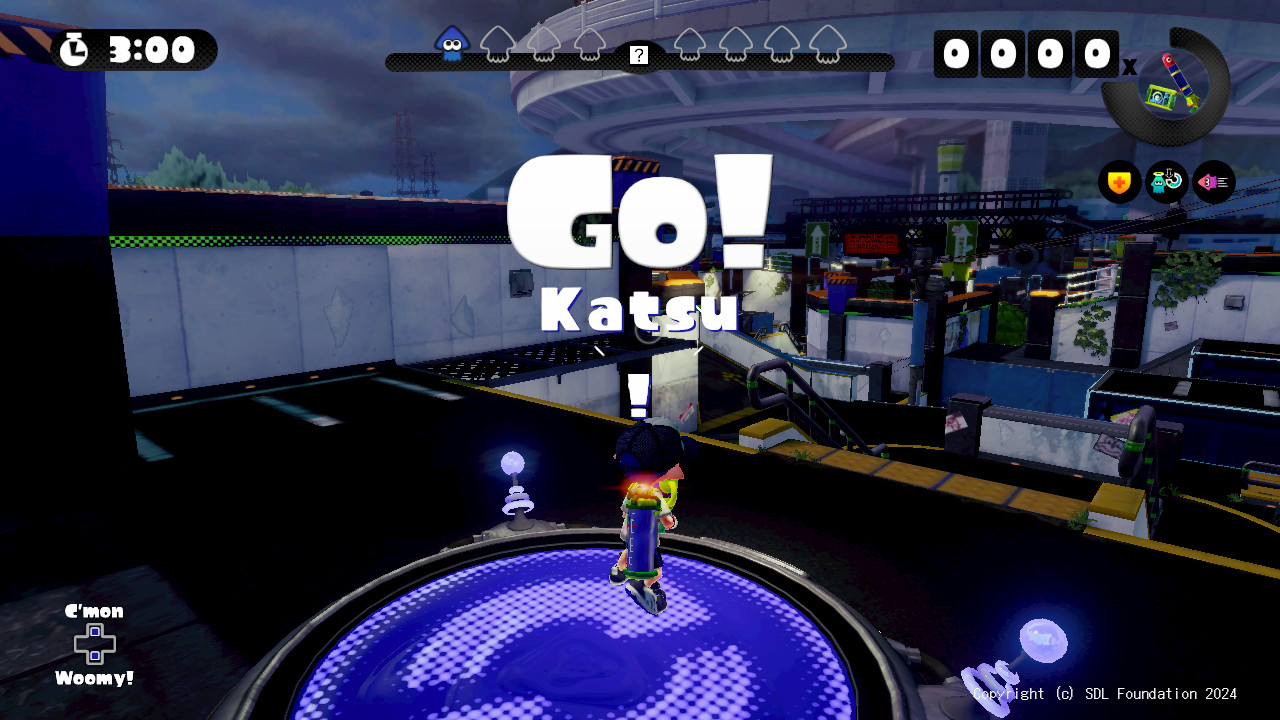Select the question mark badge on the squid bar
This screenshot has width=1280, height=720.
pyautogui.click(x=638, y=55)
